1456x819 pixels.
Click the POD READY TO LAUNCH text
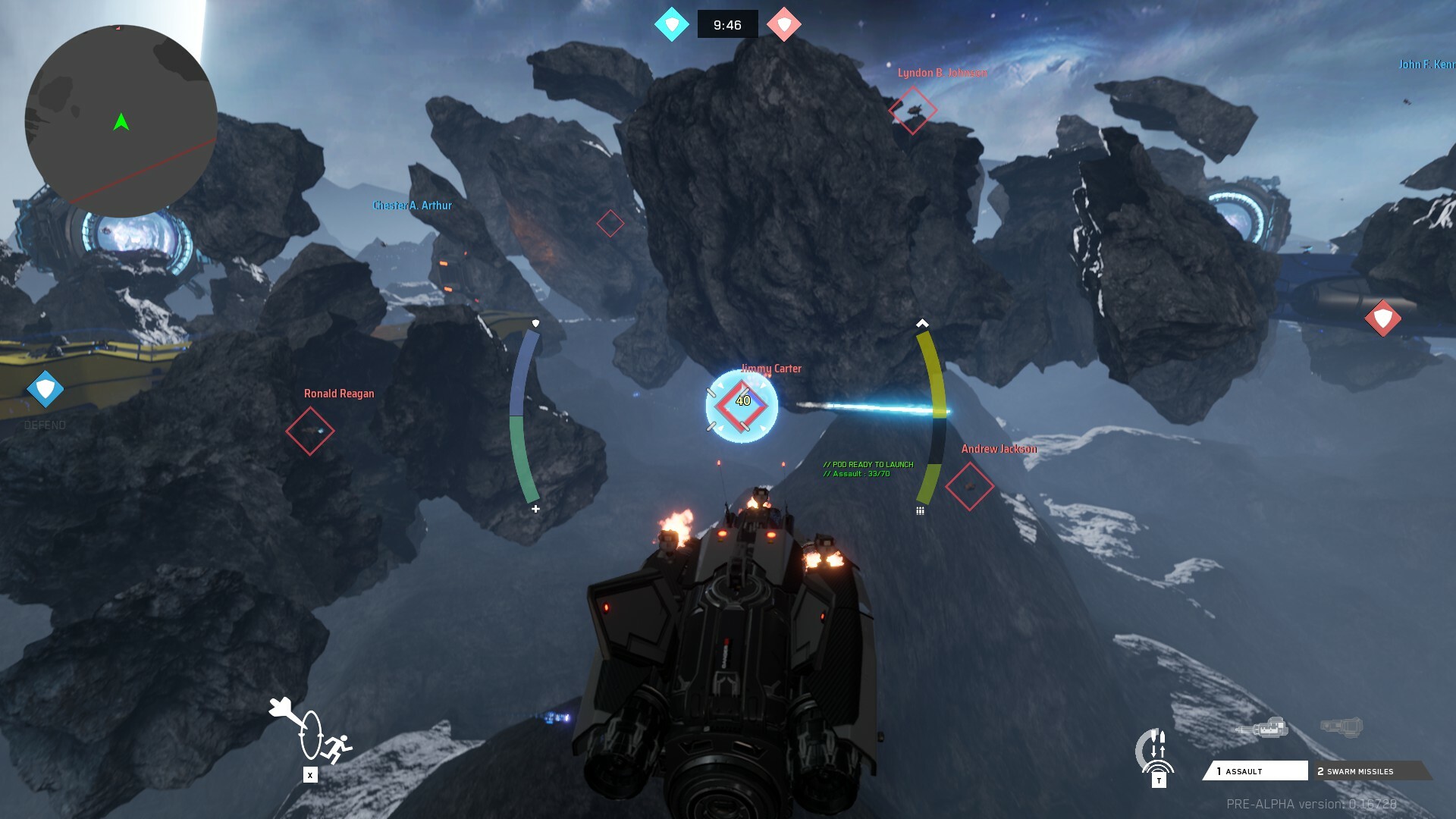(868, 464)
